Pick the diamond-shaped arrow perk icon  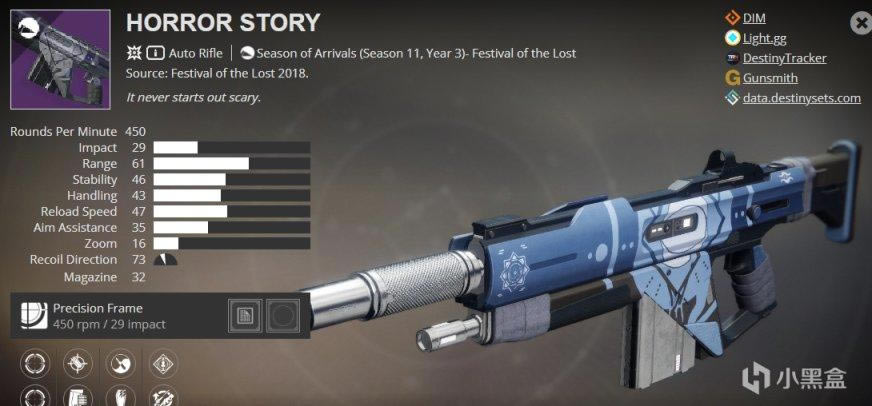pyautogui.click(x=163, y=363)
